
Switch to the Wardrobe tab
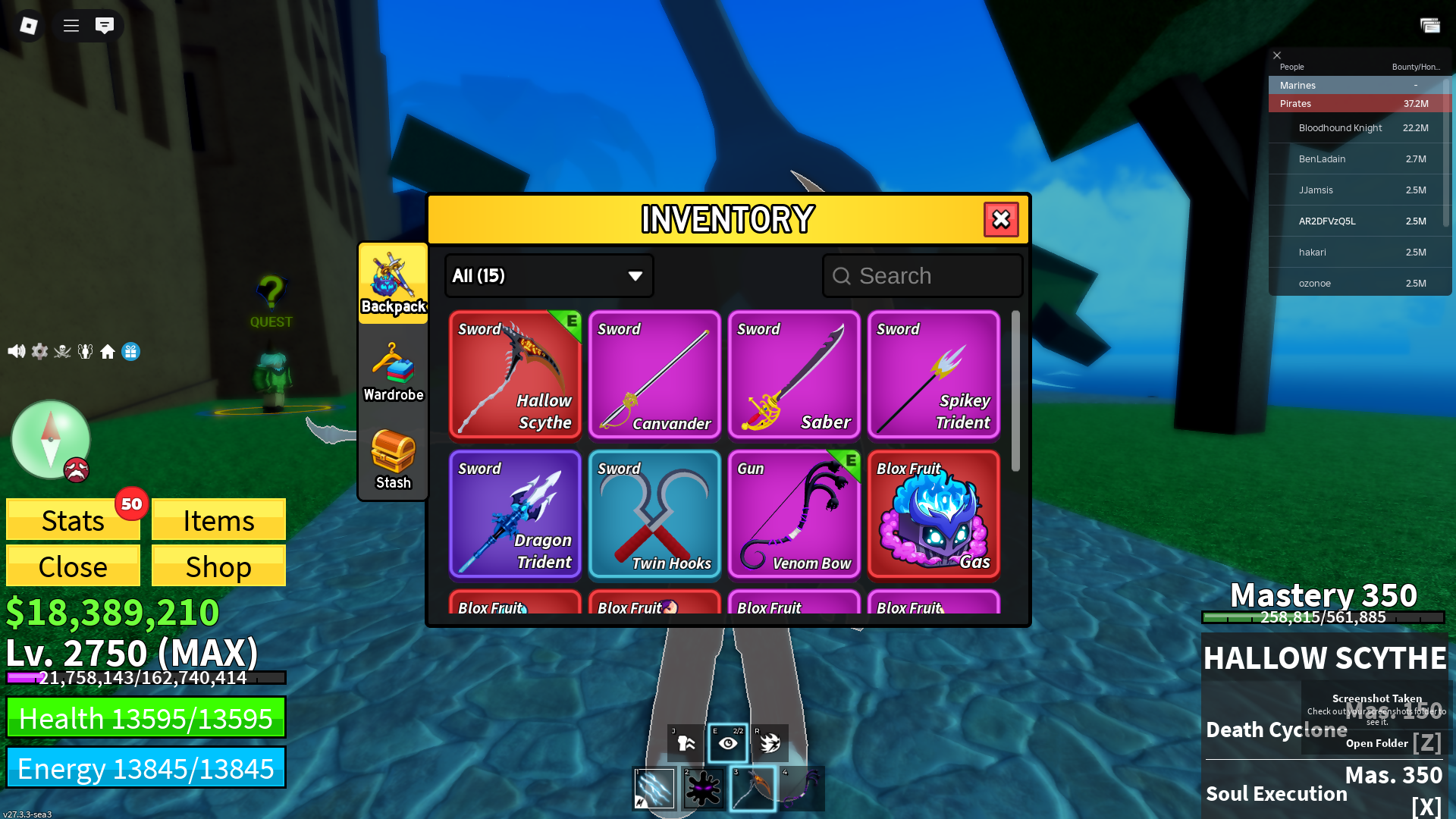(393, 372)
